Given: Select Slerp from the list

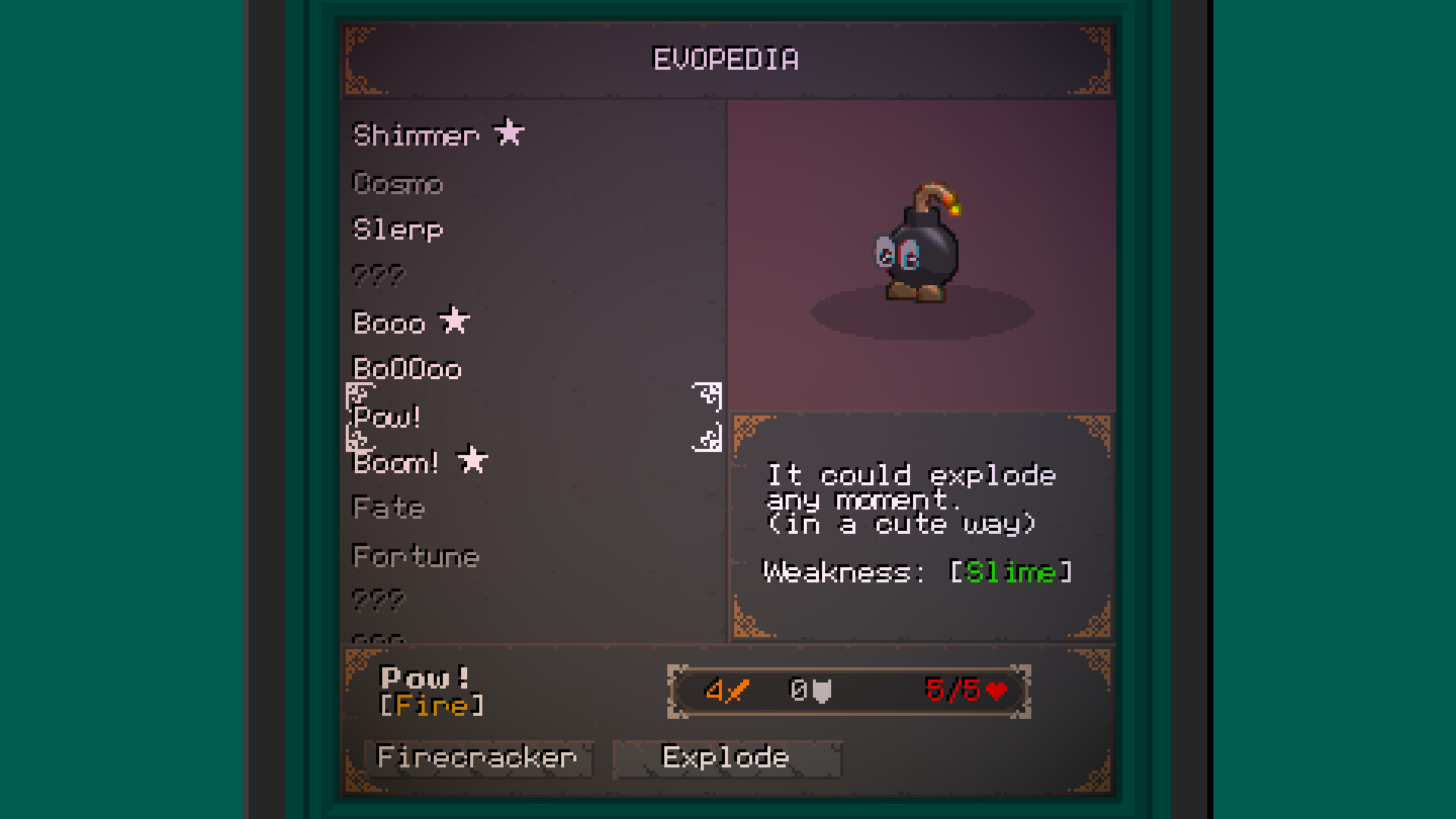Looking at the screenshot, I should point(397,229).
